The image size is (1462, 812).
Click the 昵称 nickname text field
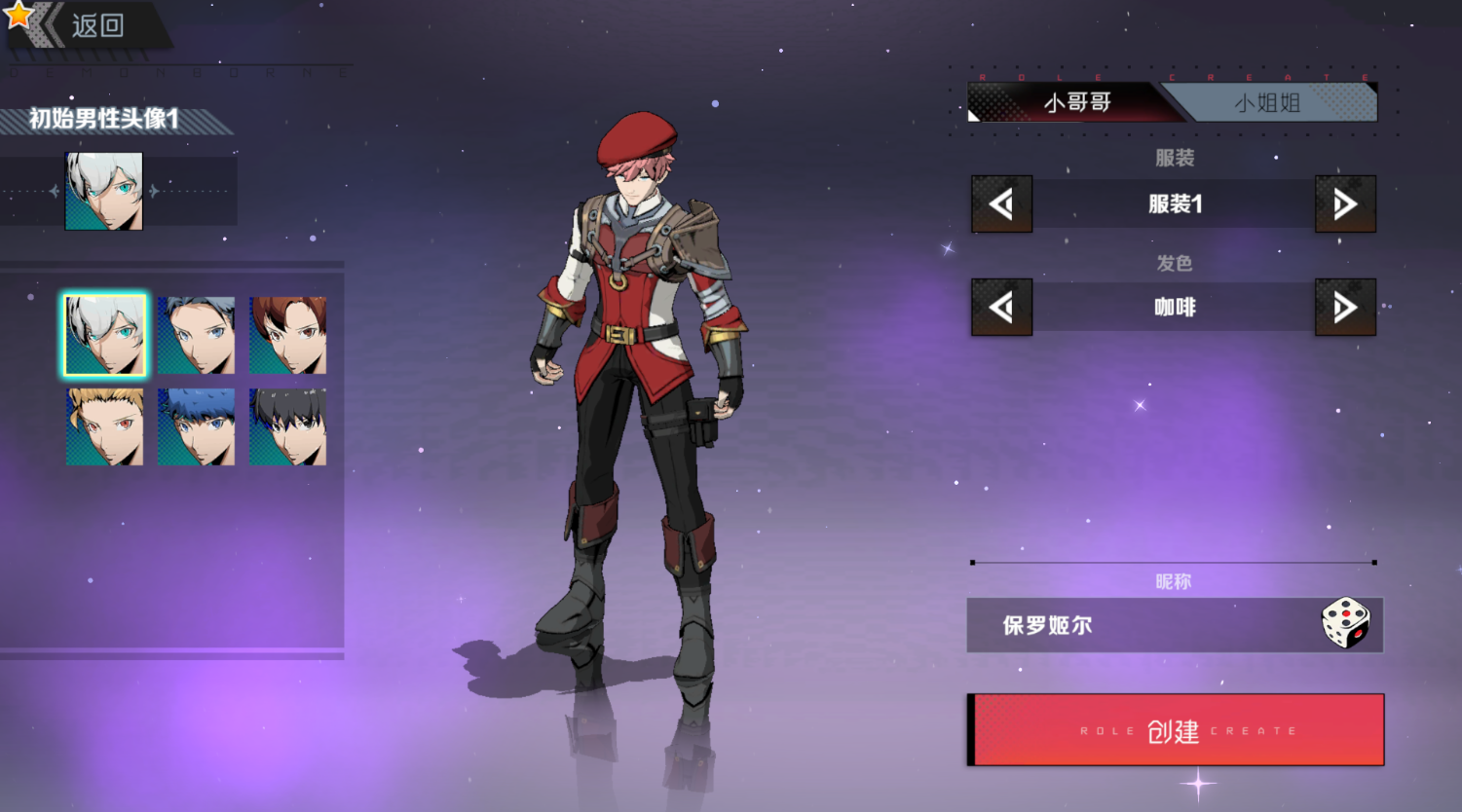(x=1140, y=625)
